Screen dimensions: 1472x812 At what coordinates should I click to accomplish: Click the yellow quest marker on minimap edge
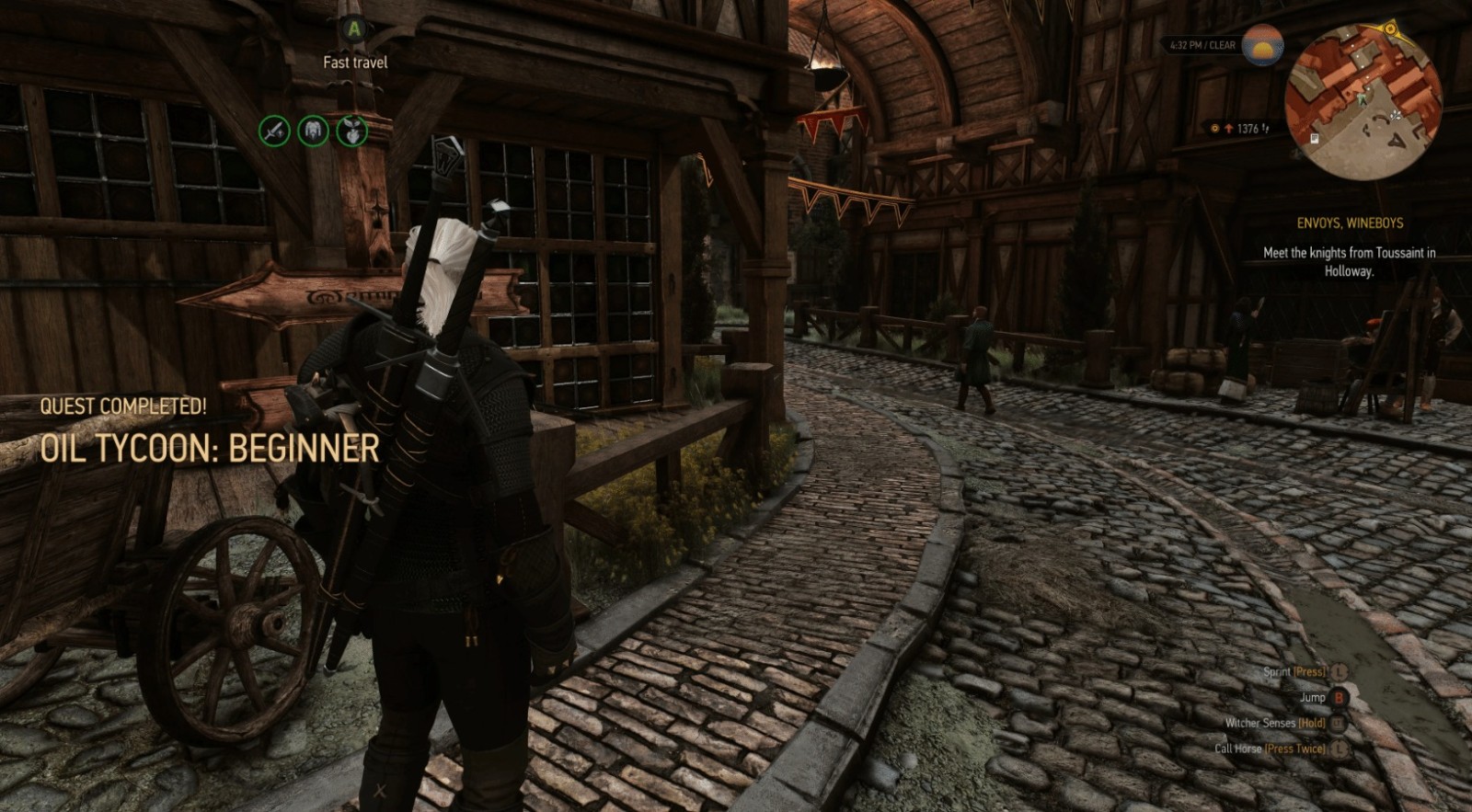[x=1392, y=29]
